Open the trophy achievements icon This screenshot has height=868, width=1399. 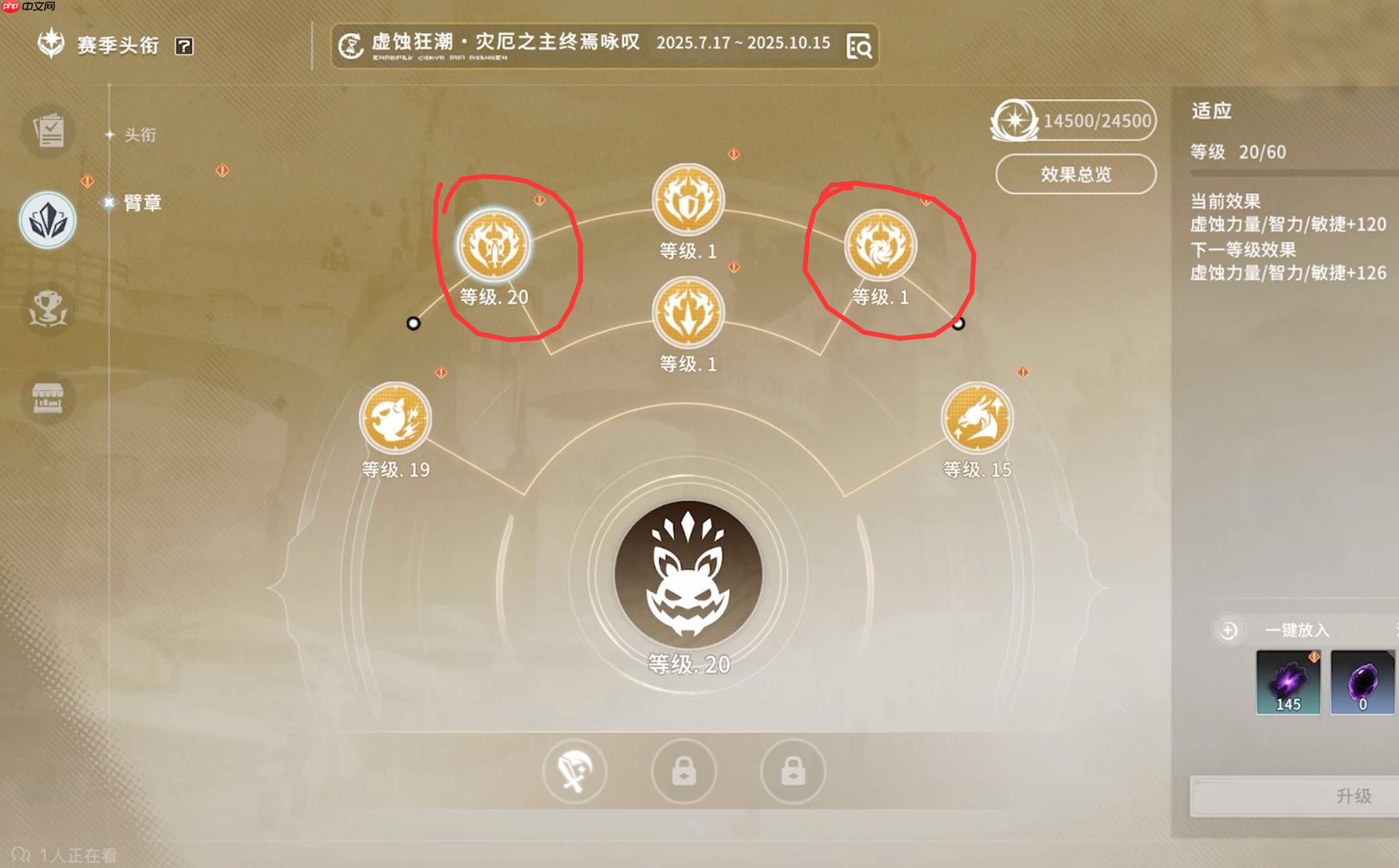(x=47, y=309)
